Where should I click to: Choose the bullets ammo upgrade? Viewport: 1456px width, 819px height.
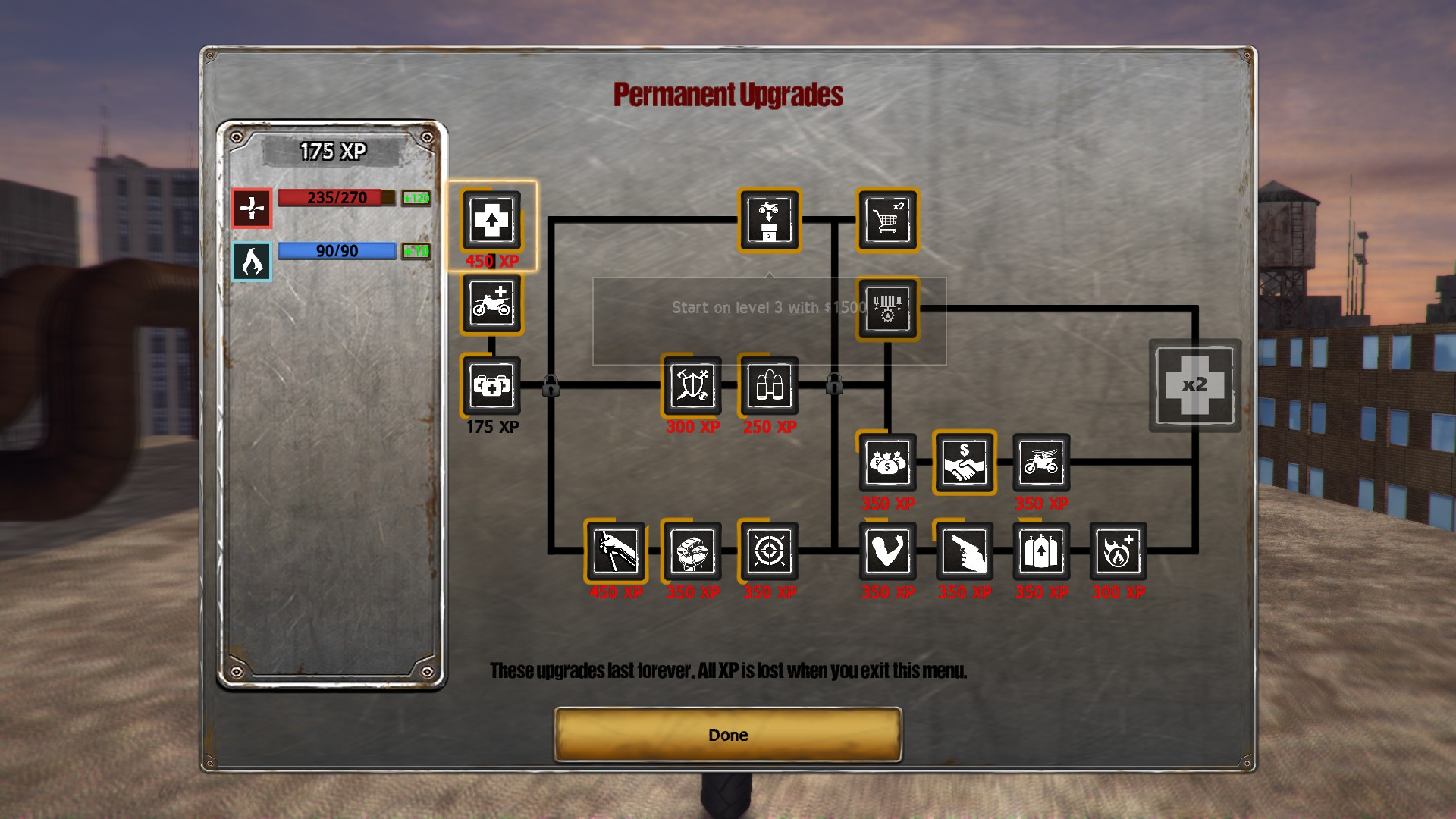[x=769, y=386]
